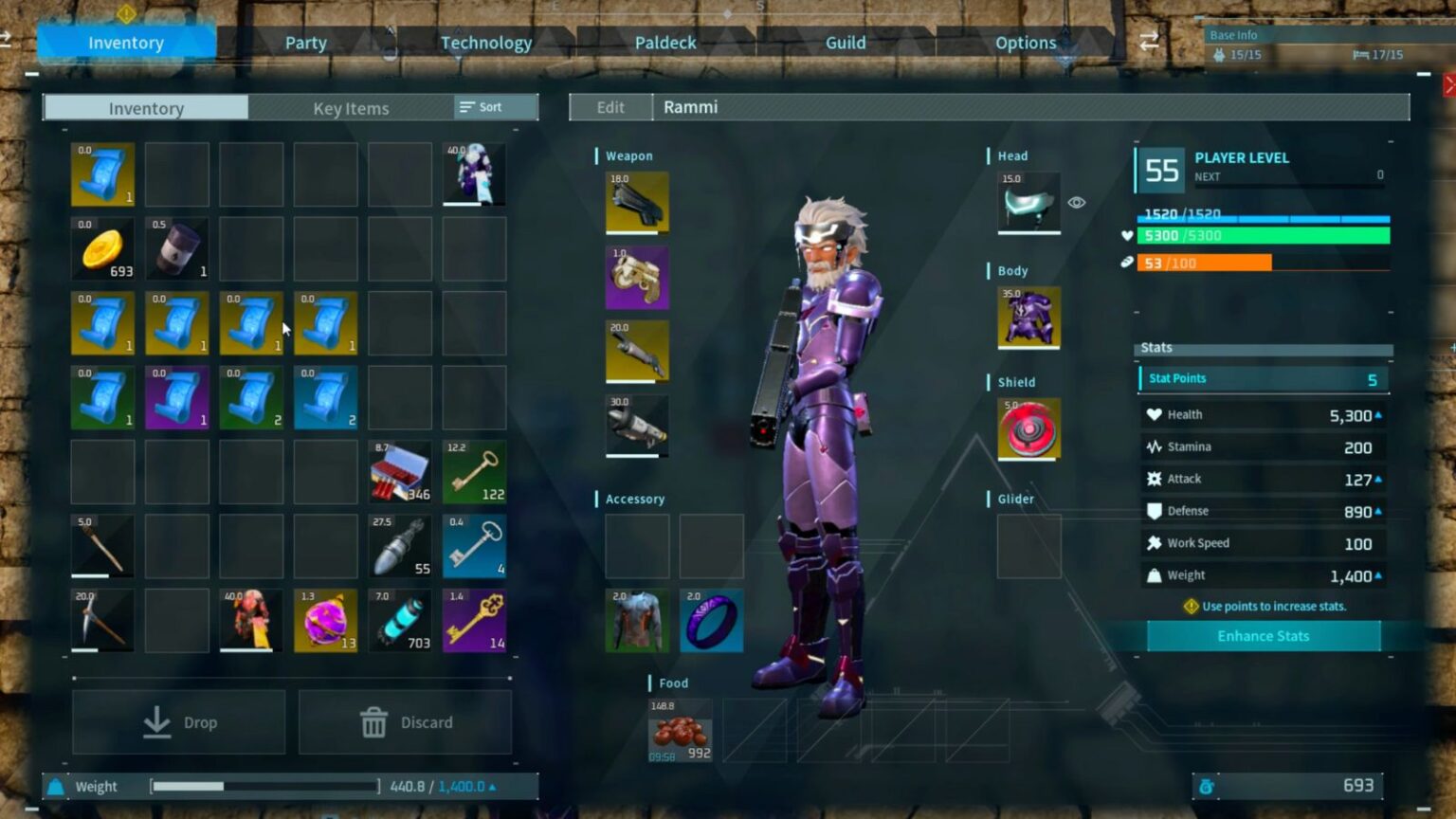Select the red shield equipment item
Image resolution: width=1456 pixels, height=819 pixels.
point(1029,429)
